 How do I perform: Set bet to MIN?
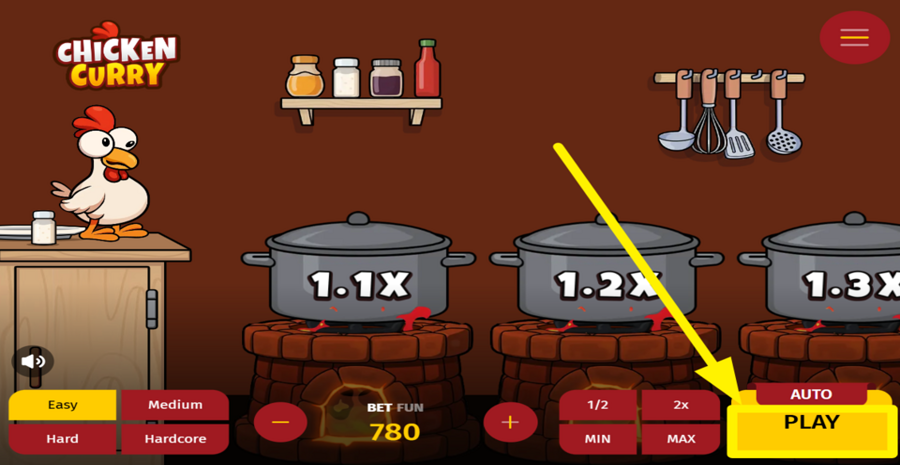click(x=598, y=438)
